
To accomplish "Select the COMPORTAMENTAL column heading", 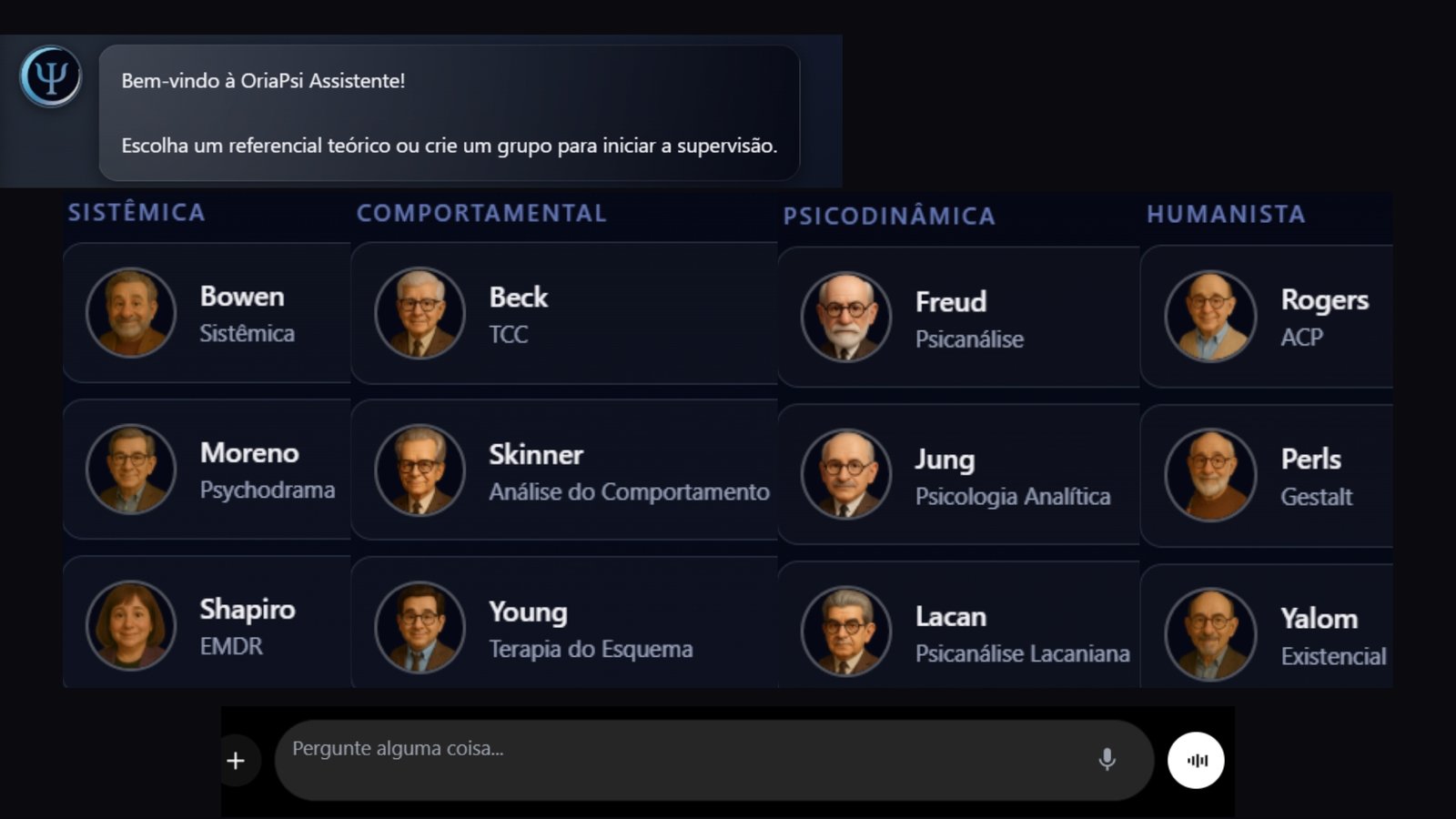I will (x=480, y=214).
